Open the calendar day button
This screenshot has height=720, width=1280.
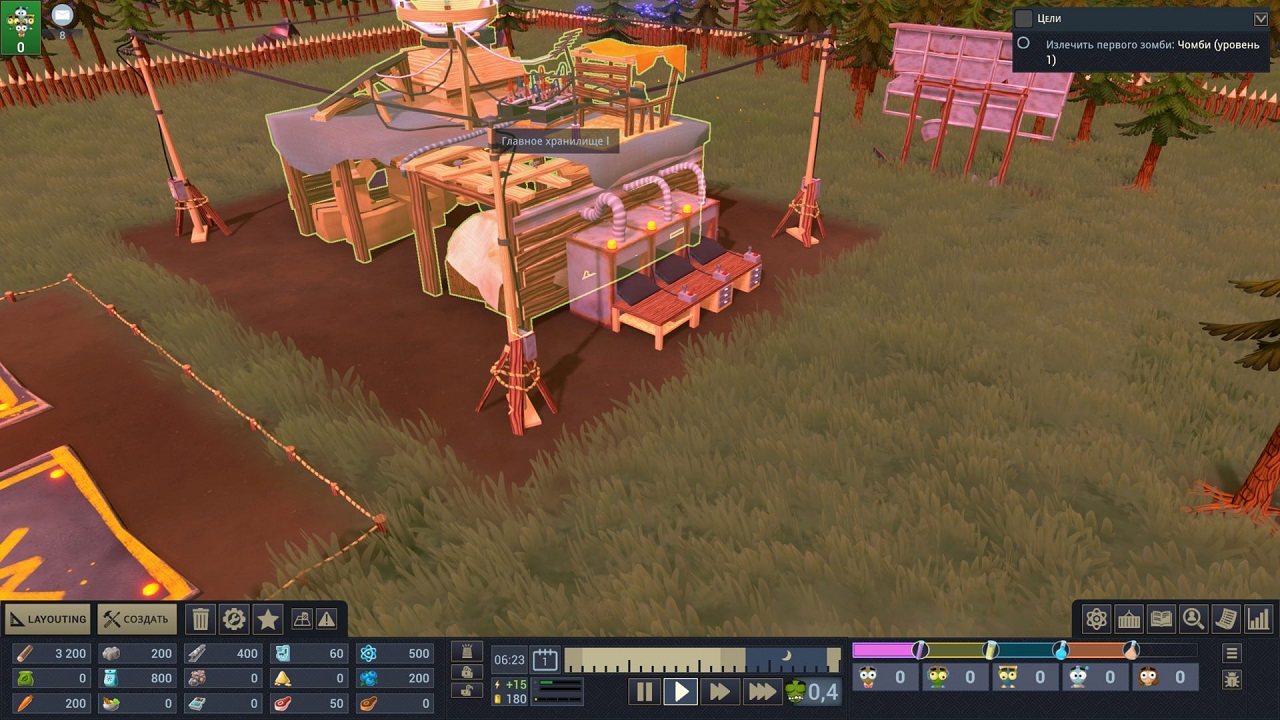pyautogui.click(x=545, y=659)
